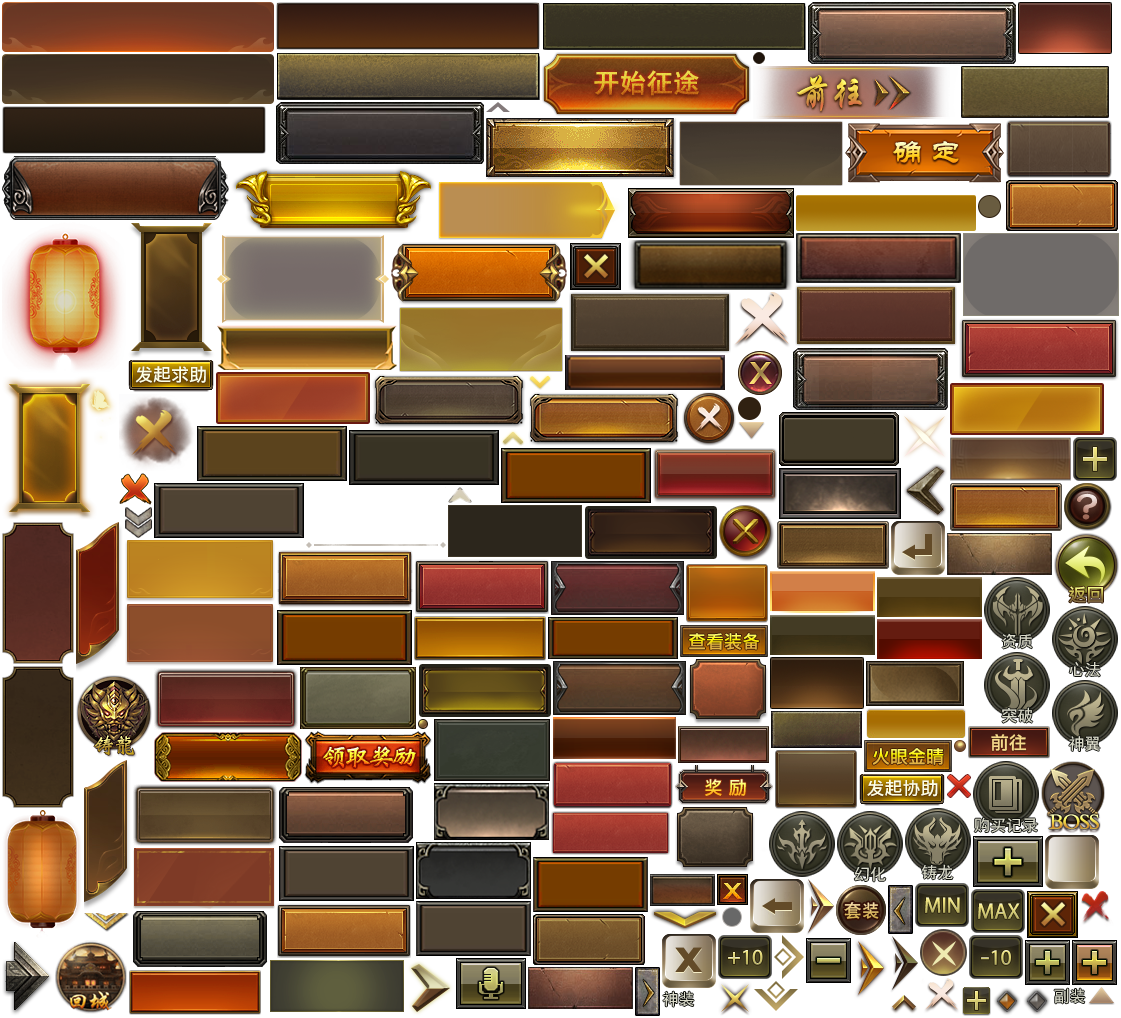Viewport: 1121px width, 1018px height.
Task: Click the 开始征途 start journey button
Action: click(646, 84)
